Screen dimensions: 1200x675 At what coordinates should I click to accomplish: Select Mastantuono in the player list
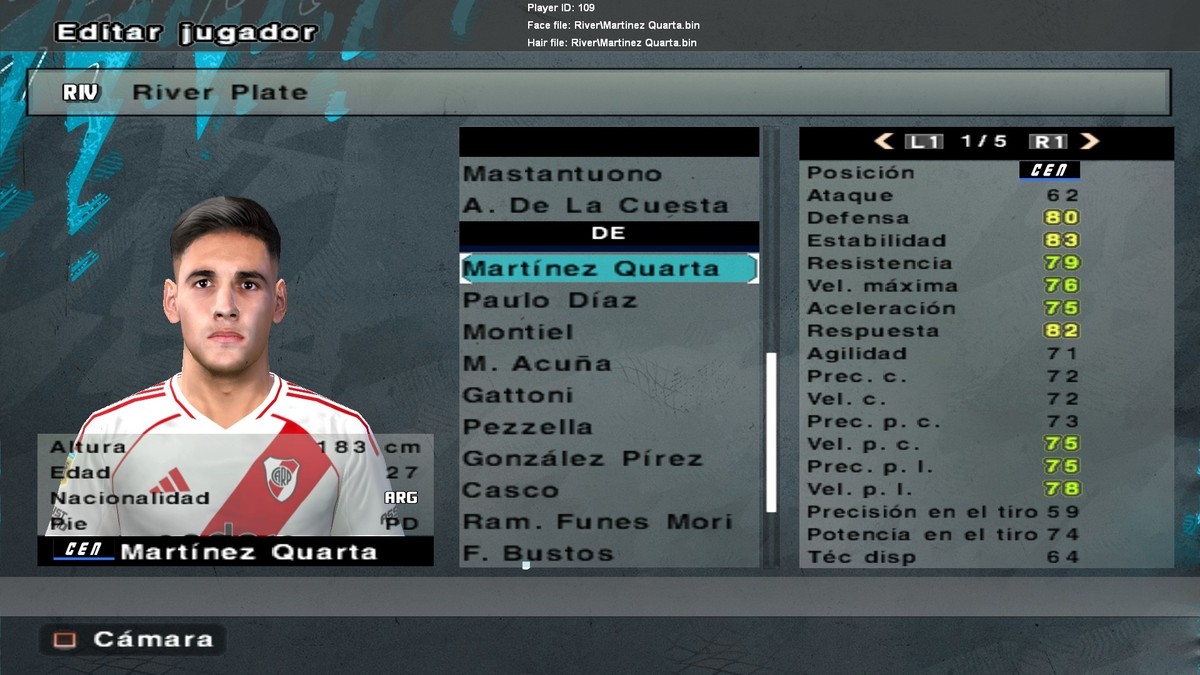[x=562, y=174]
